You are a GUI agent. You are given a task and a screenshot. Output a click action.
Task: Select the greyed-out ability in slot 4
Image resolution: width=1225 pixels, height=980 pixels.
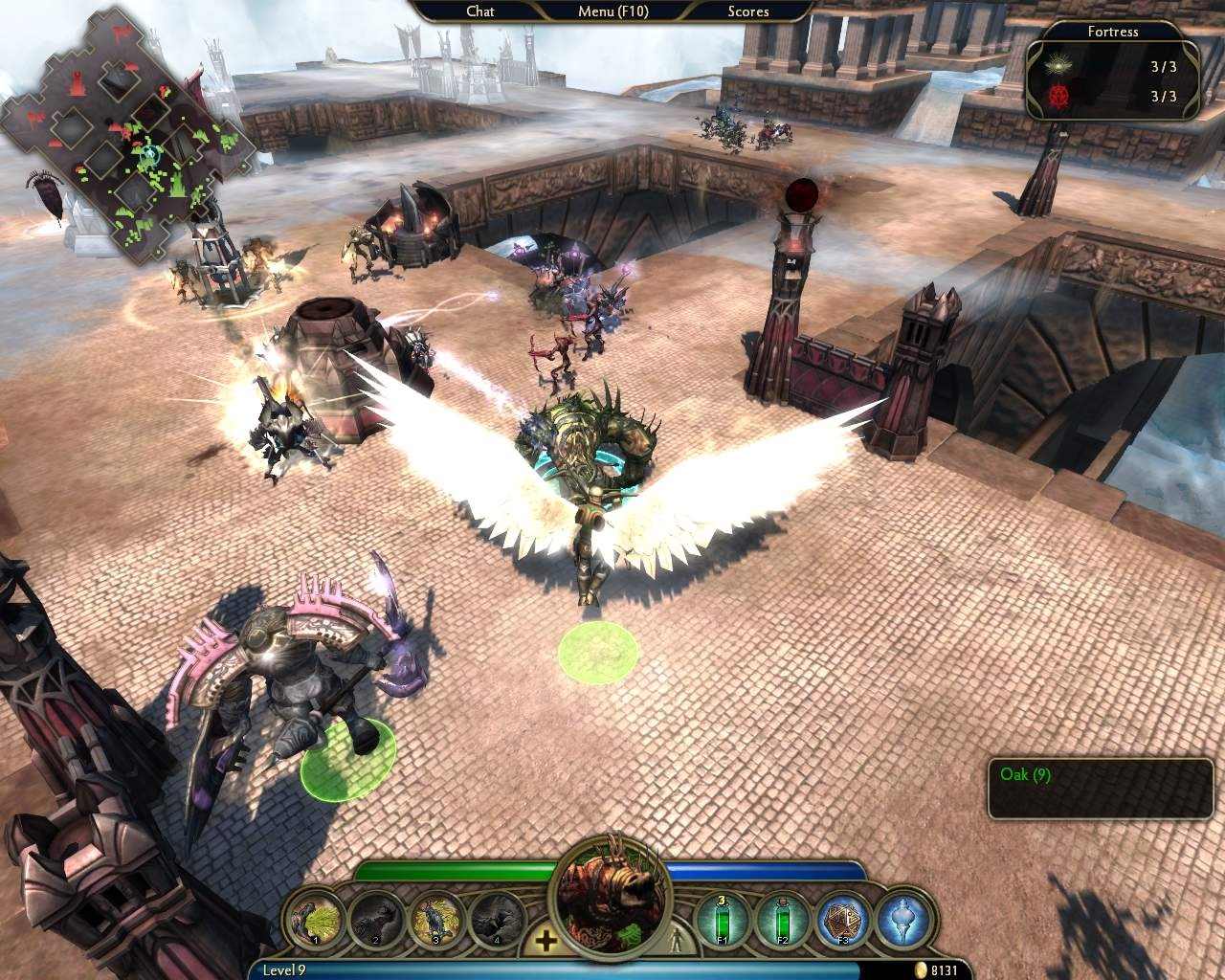click(x=497, y=921)
